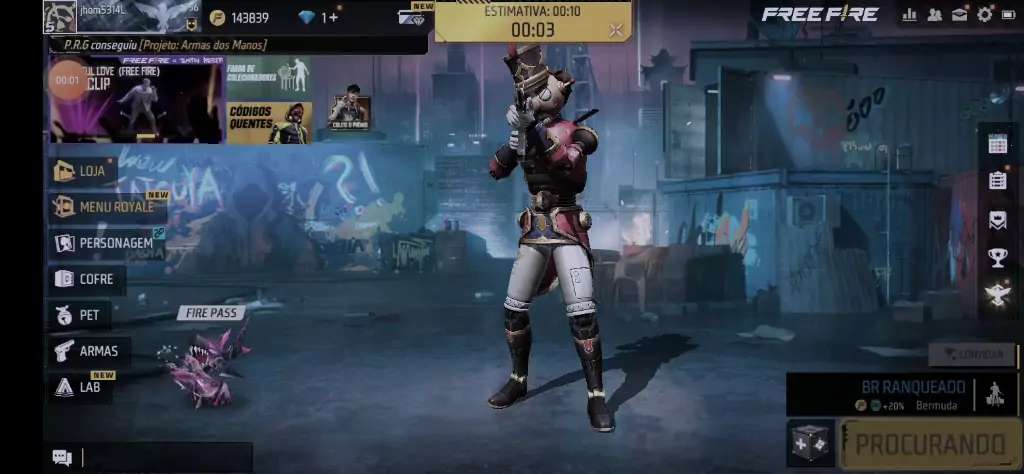This screenshot has width=1024, height=474.
Task: Open the calendar events icon
Action: [x=997, y=143]
